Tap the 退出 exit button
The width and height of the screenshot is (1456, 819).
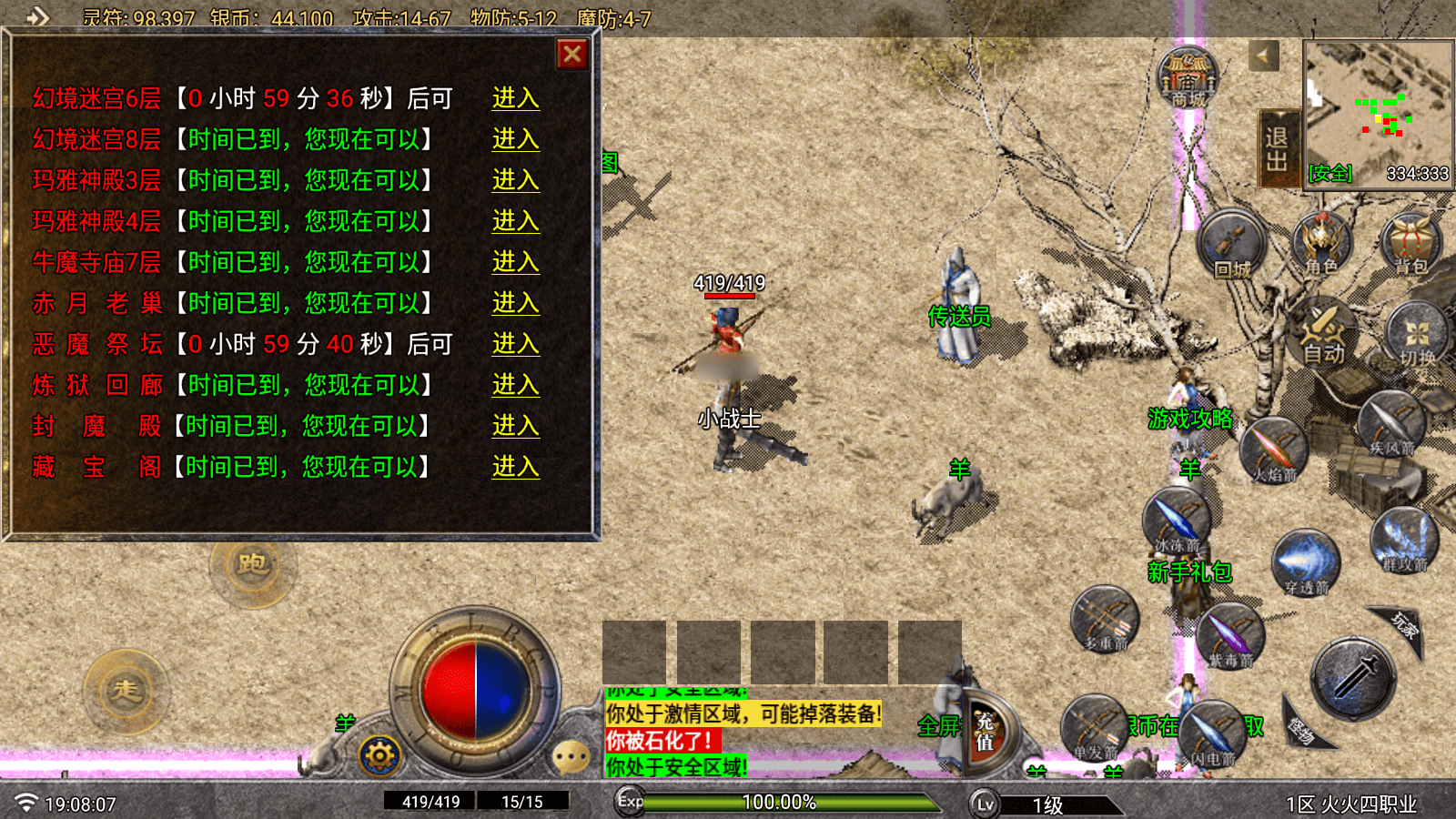coord(1277,148)
